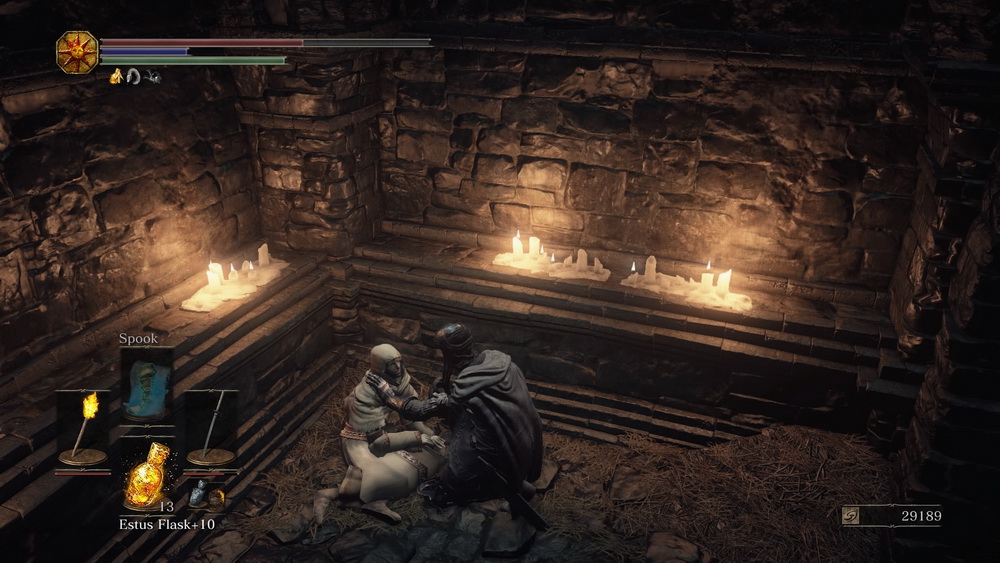Select the Spook spell slot
The width and height of the screenshot is (1000, 563).
point(146,389)
